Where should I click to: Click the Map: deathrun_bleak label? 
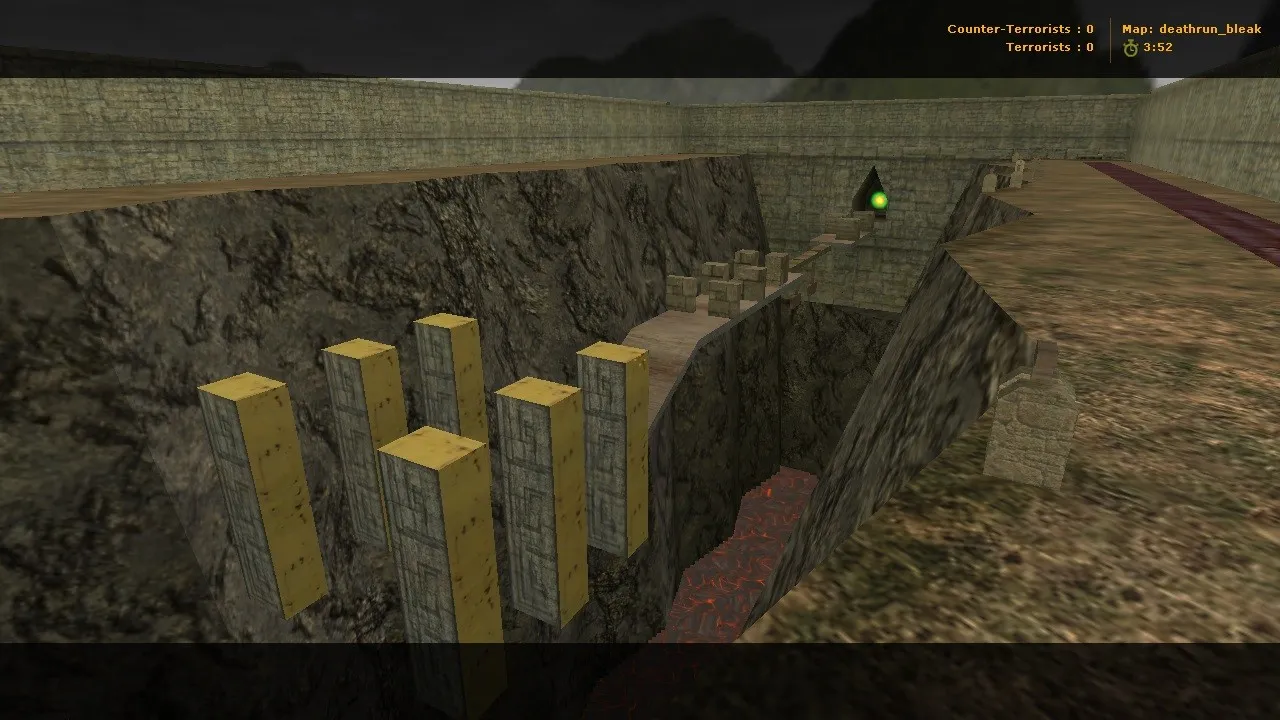(1194, 29)
